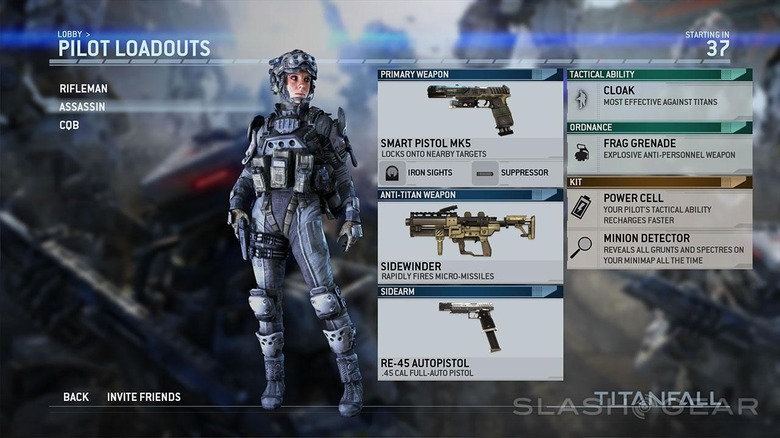Pick the CQB loadout
Image resolution: width=780 pixels, height=438 pixels.
tap(69, 125)
